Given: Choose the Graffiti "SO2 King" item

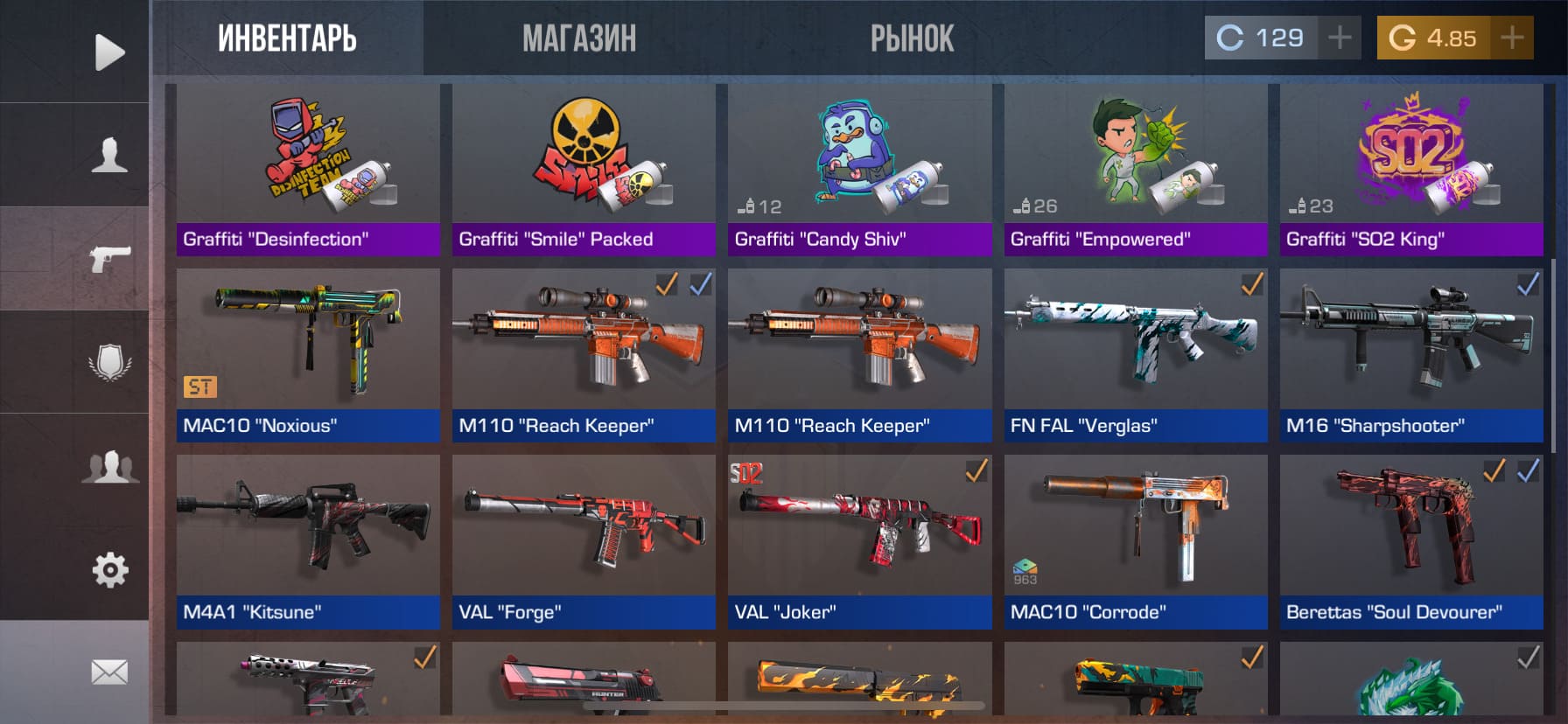Looking at the screenshot, I should coord(1410,171).
